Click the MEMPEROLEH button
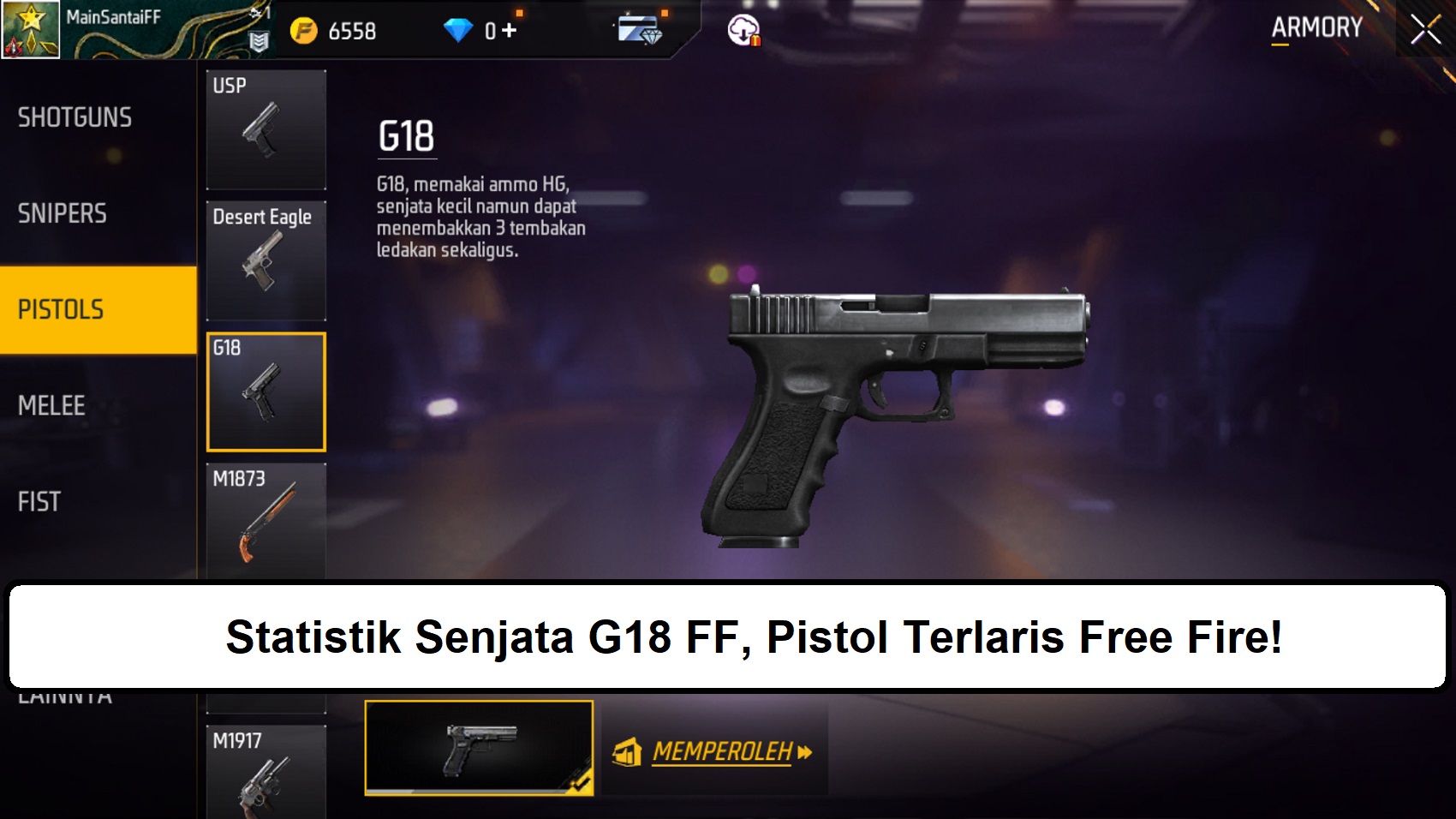 [x=724, y=752]
